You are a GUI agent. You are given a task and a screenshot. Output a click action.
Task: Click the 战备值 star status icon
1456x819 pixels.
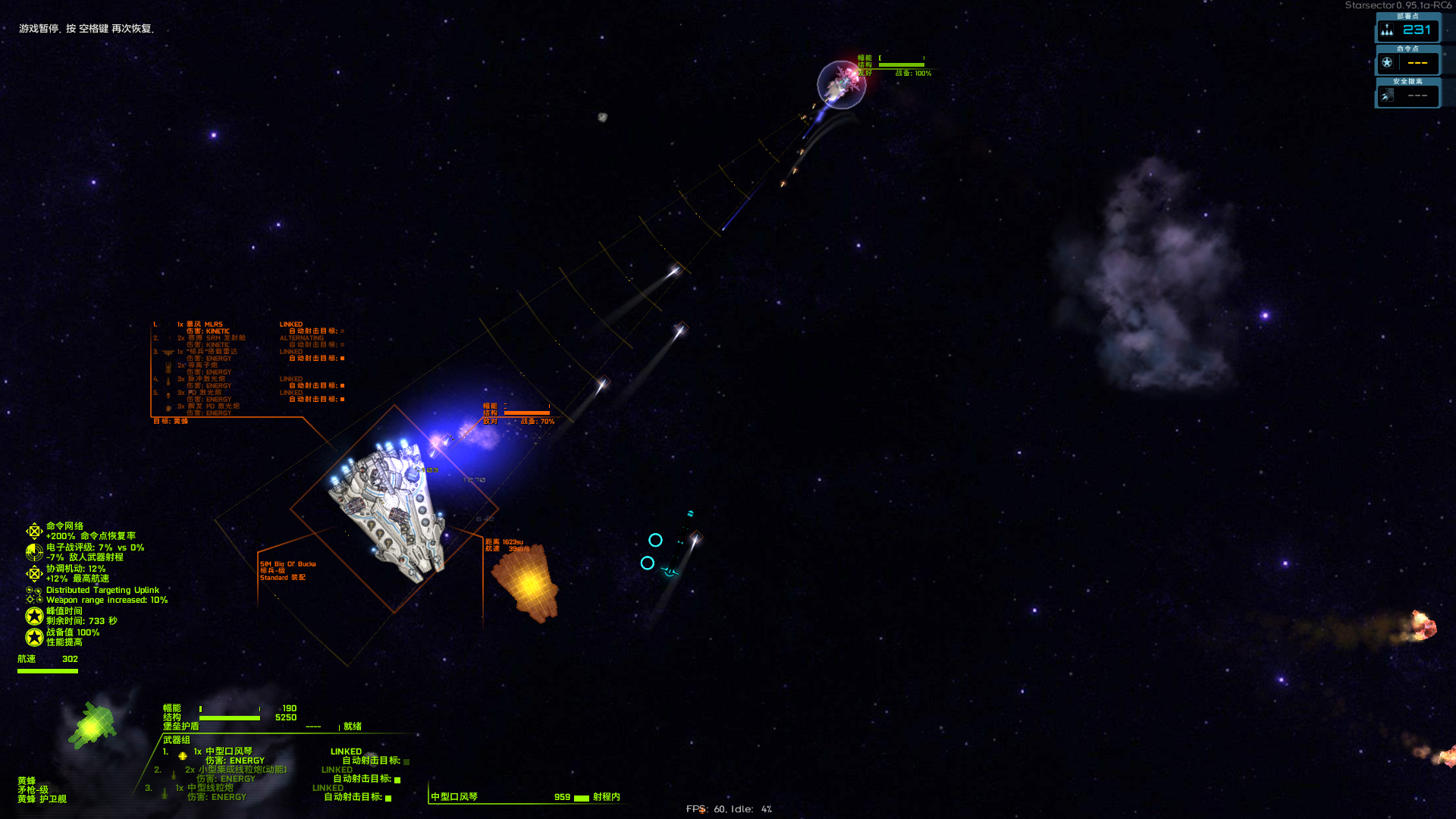click(x=34, y=637)
